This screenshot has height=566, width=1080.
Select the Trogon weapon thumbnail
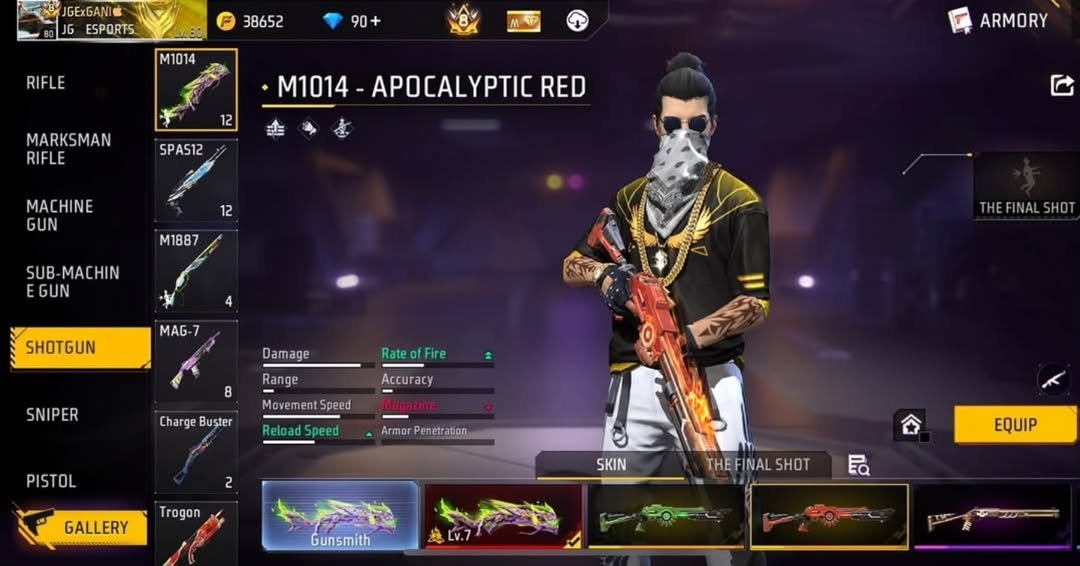click(196, 535)
